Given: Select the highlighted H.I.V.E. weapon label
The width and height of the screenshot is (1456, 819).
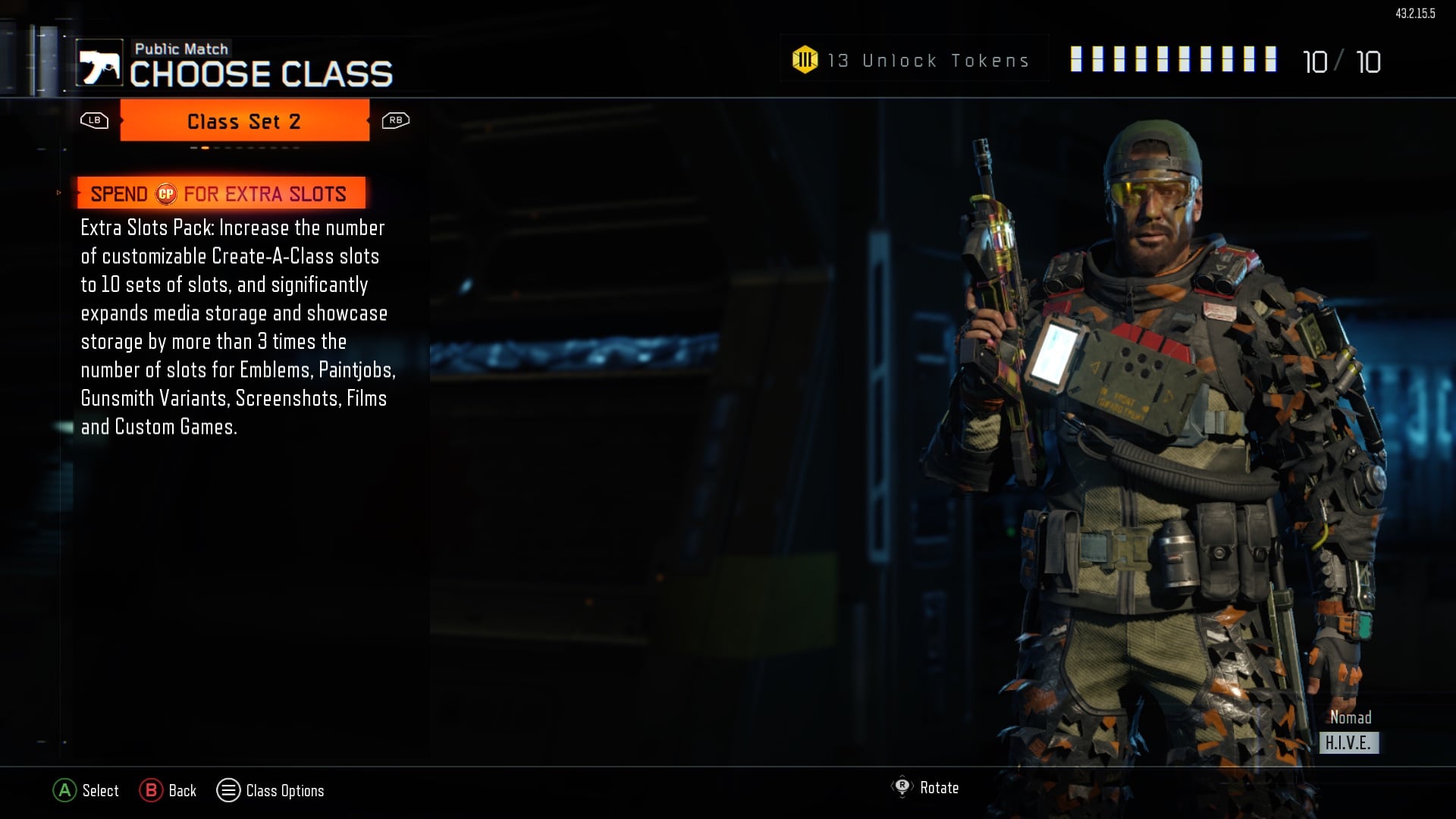Looking at the screenshot, I should [x=1351, y=744].
